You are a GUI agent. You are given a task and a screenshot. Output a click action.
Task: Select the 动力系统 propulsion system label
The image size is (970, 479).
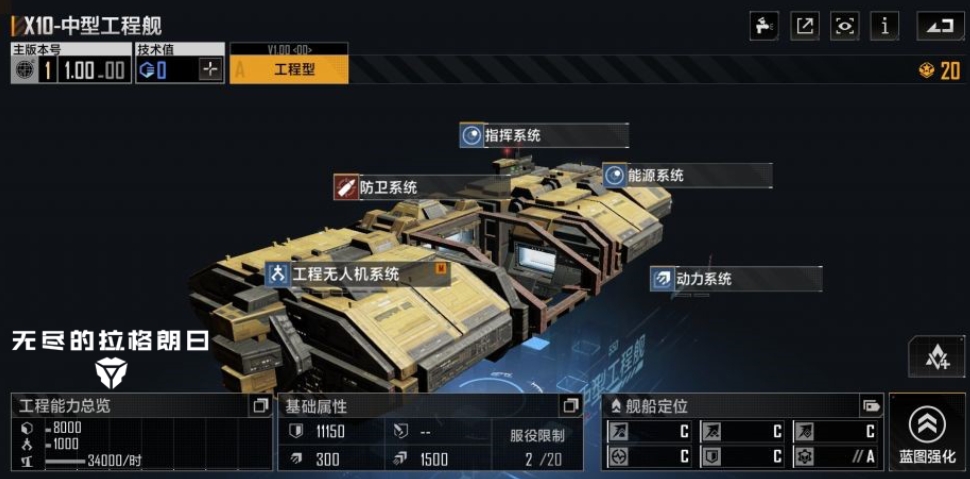click(x=703, y=279)
